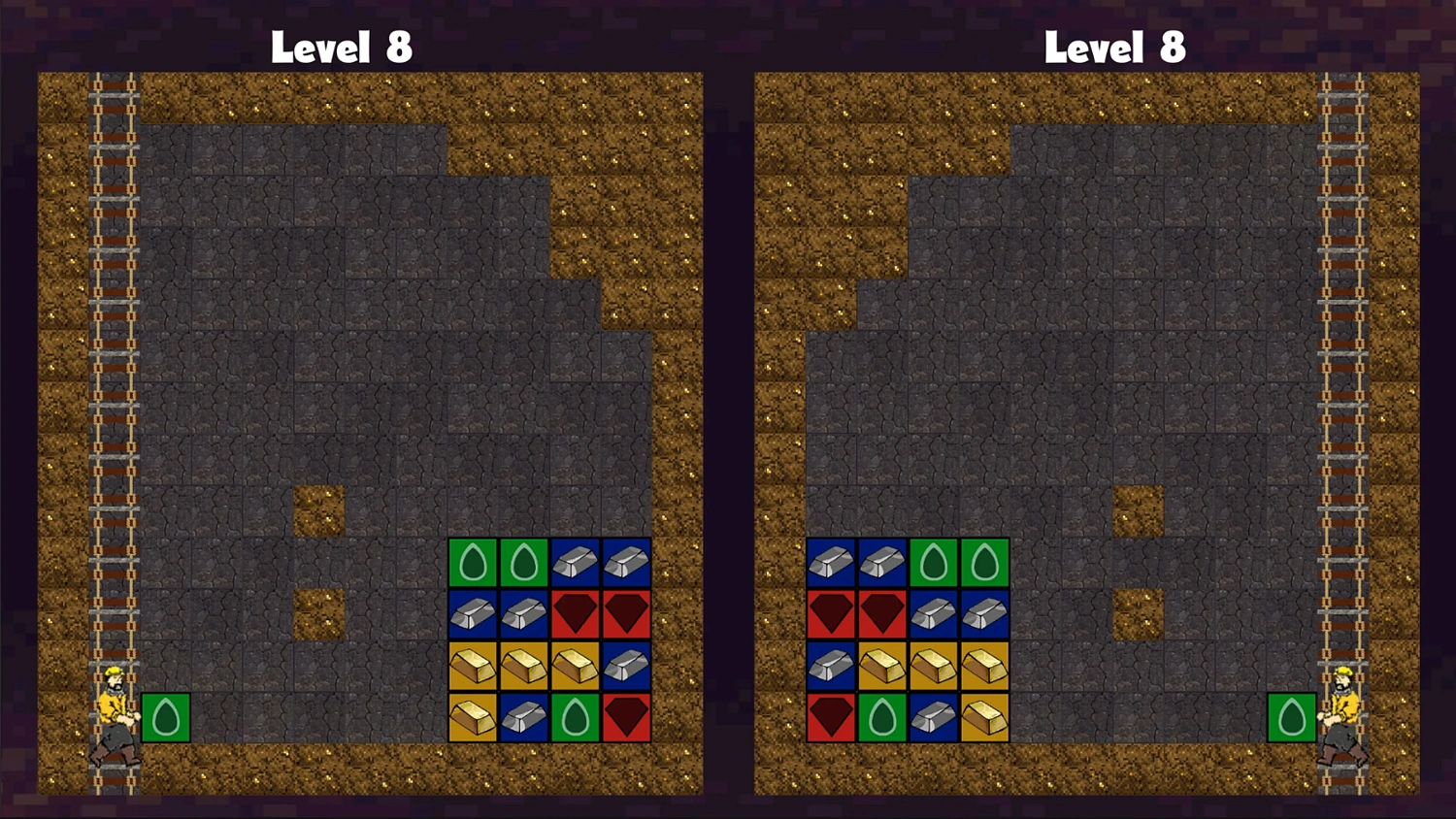Expand the small gold ore block in the left cave
1456x819 pixels.
point(320,509)
